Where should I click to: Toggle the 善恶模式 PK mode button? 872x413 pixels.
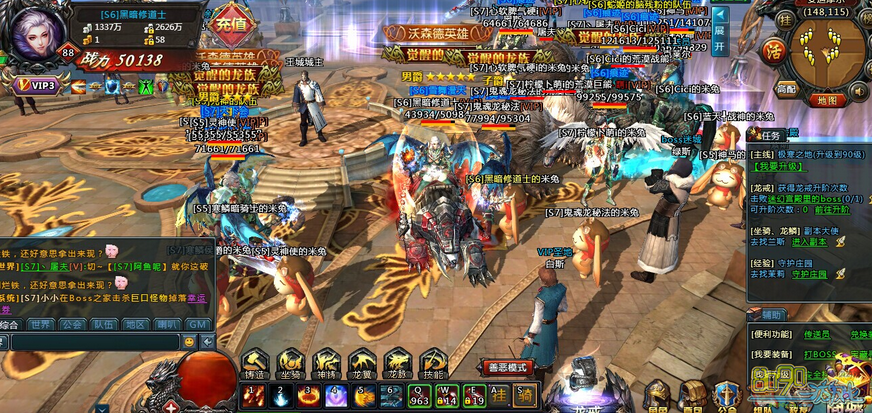(x=506, y=367)
